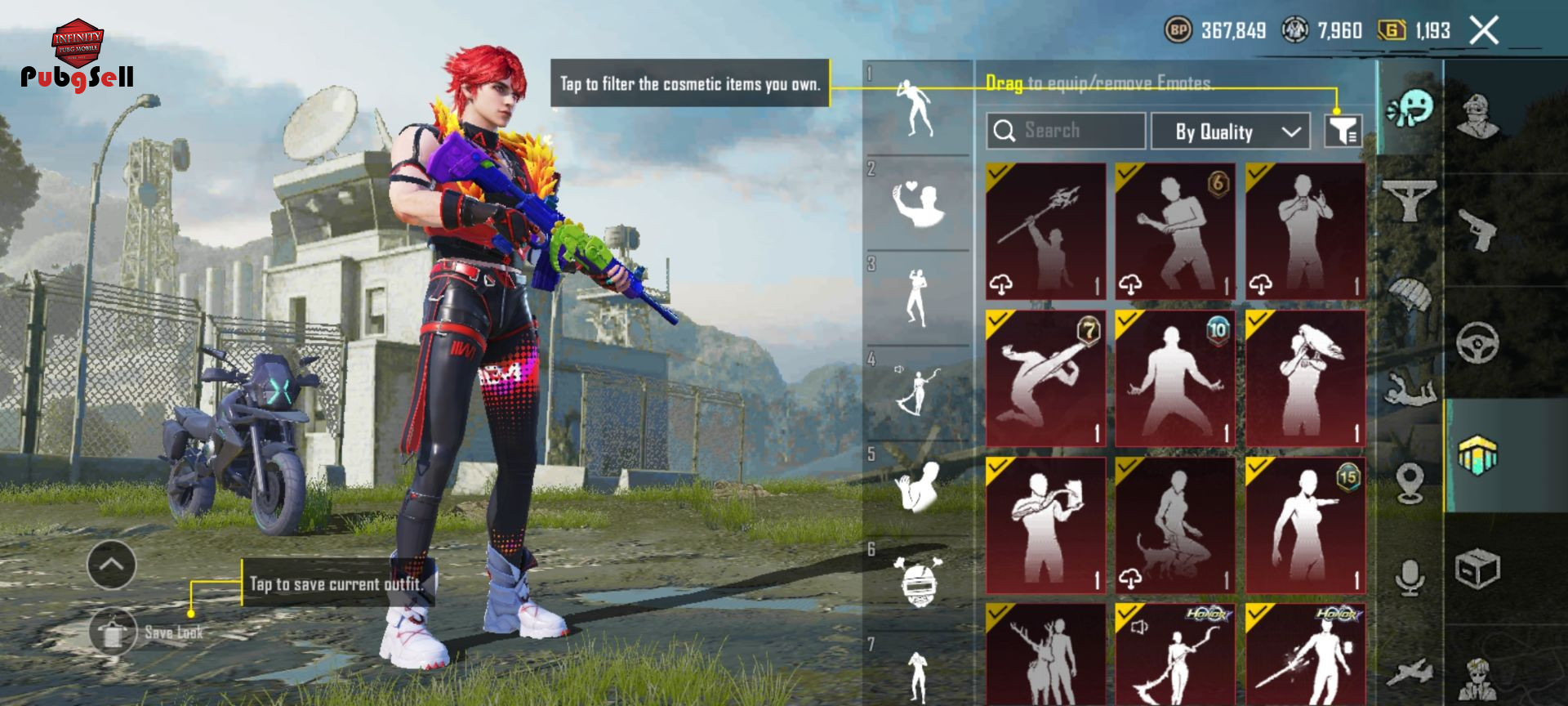Switch to the microphone voice tab
Screen dimensions: 1568x706
(x=1410, y=577)
